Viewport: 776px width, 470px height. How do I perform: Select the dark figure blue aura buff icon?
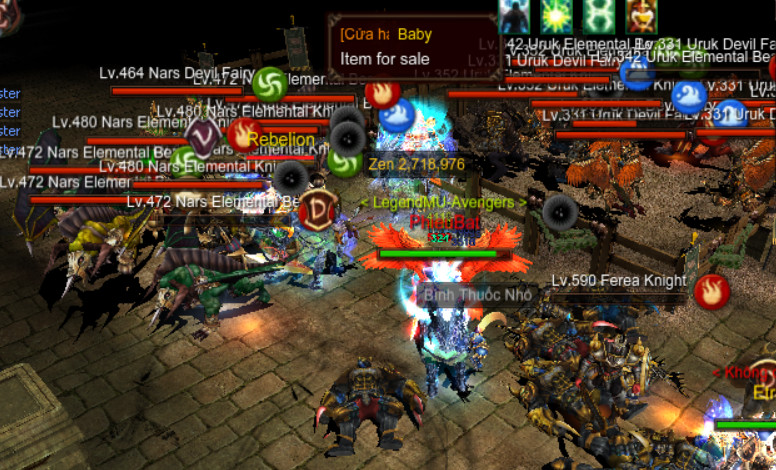click(515, 17)
